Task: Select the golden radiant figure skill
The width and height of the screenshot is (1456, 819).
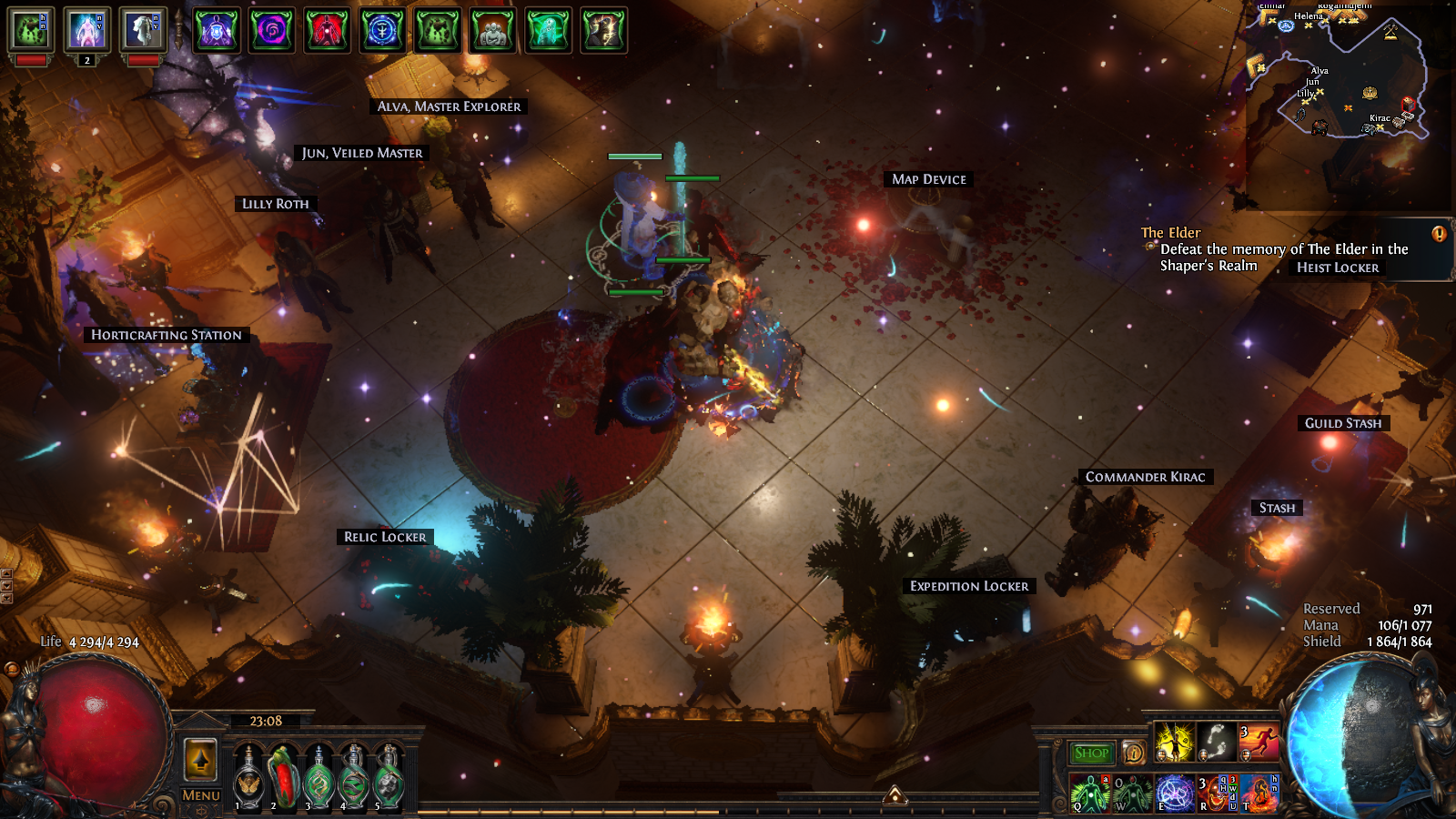Action: [x=1174, y=742]
